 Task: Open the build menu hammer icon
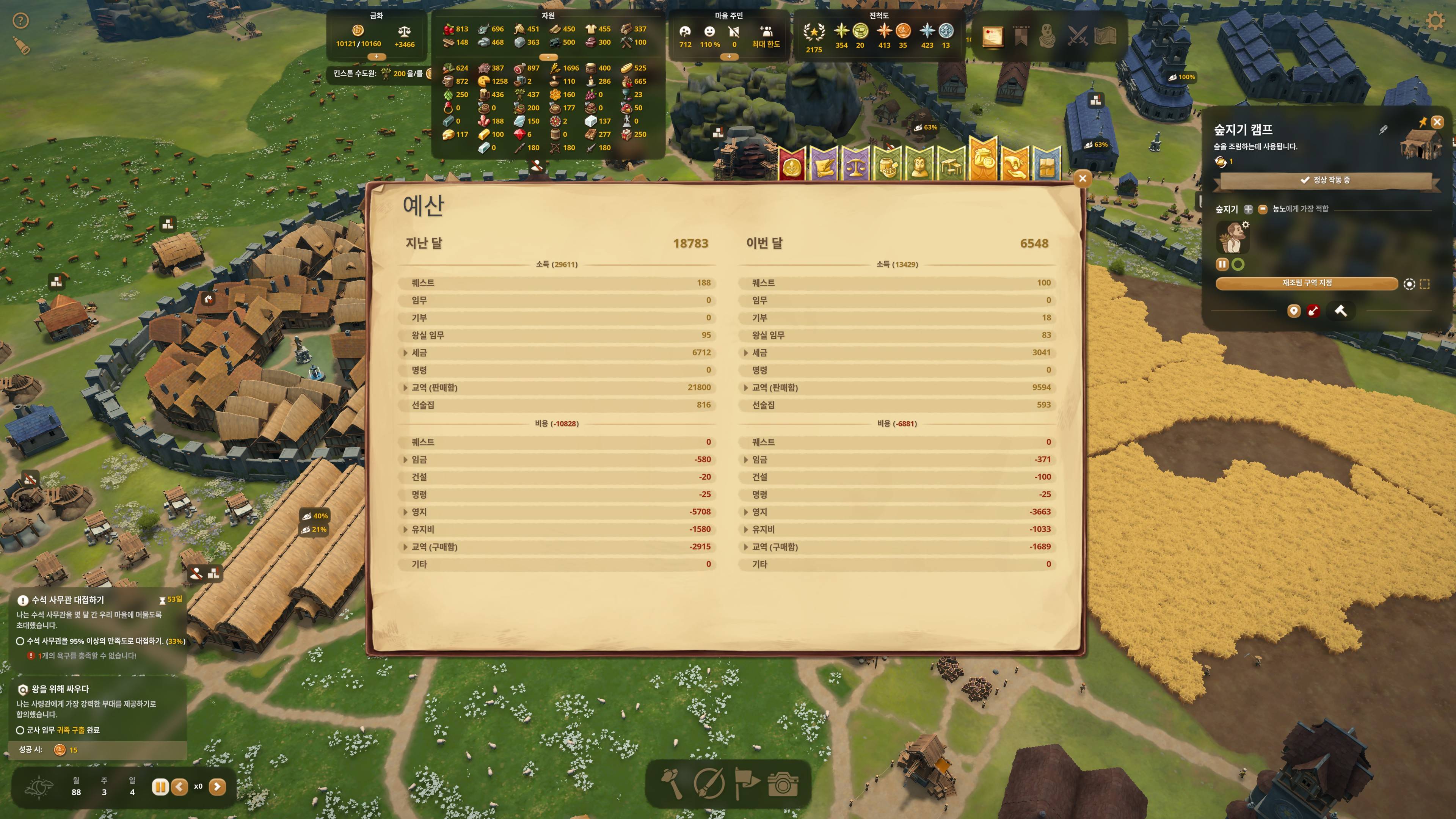(672, 784)
